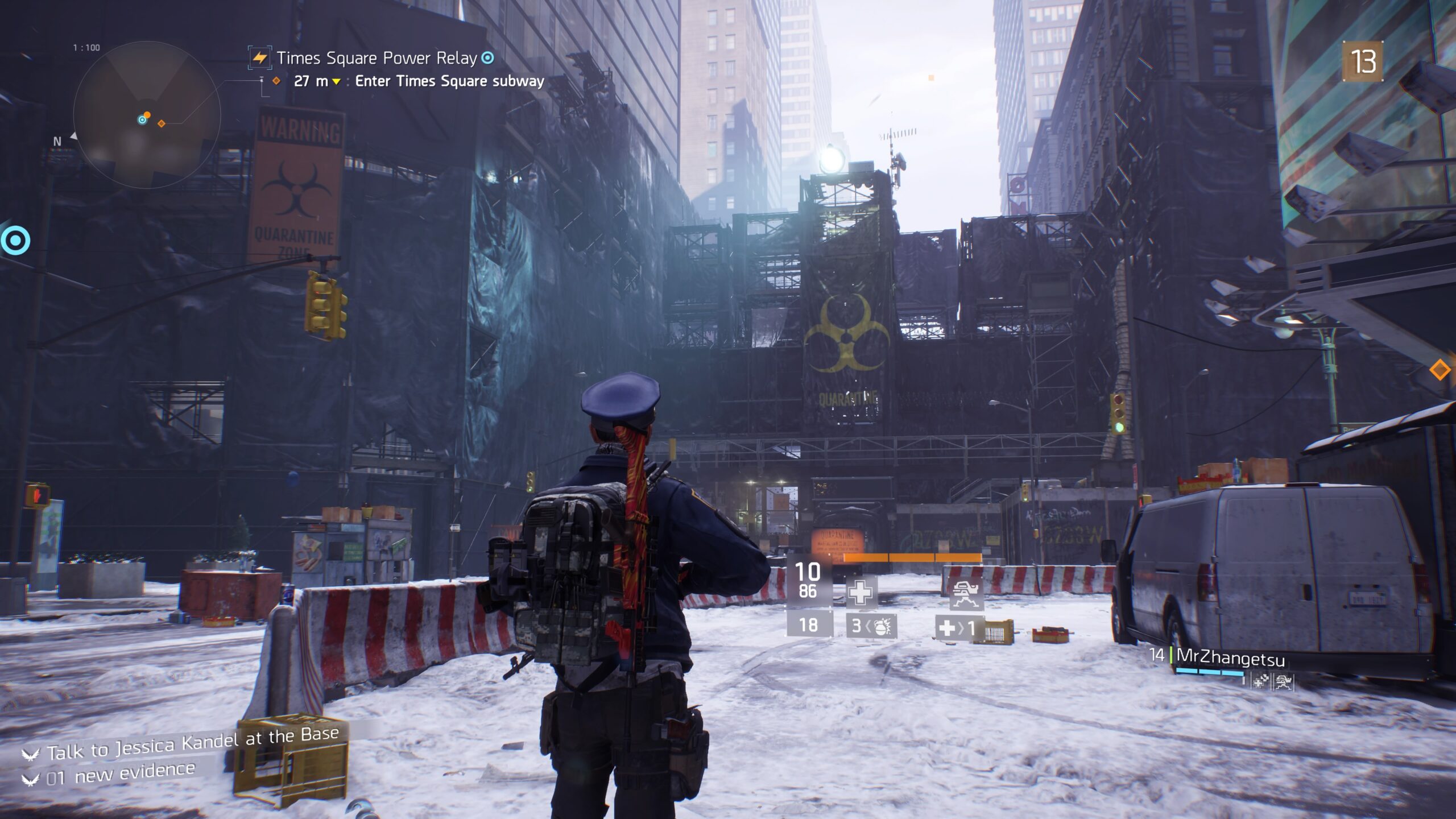Click the orange diamond waypoint at screen edge

(x=1440, y=370)
